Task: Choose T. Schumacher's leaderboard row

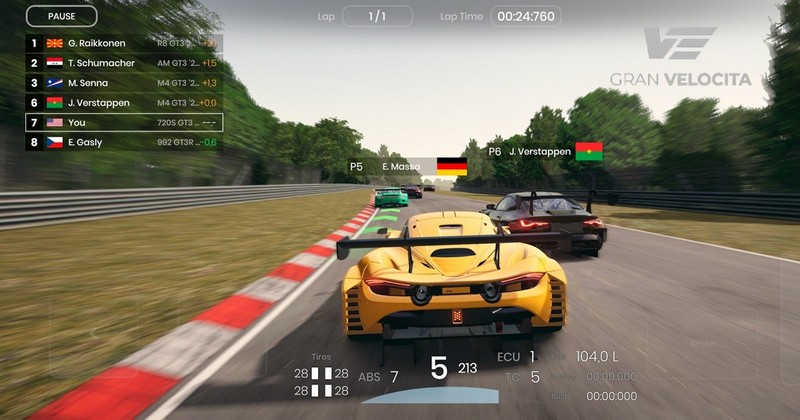Action: [x=124, y=63]
